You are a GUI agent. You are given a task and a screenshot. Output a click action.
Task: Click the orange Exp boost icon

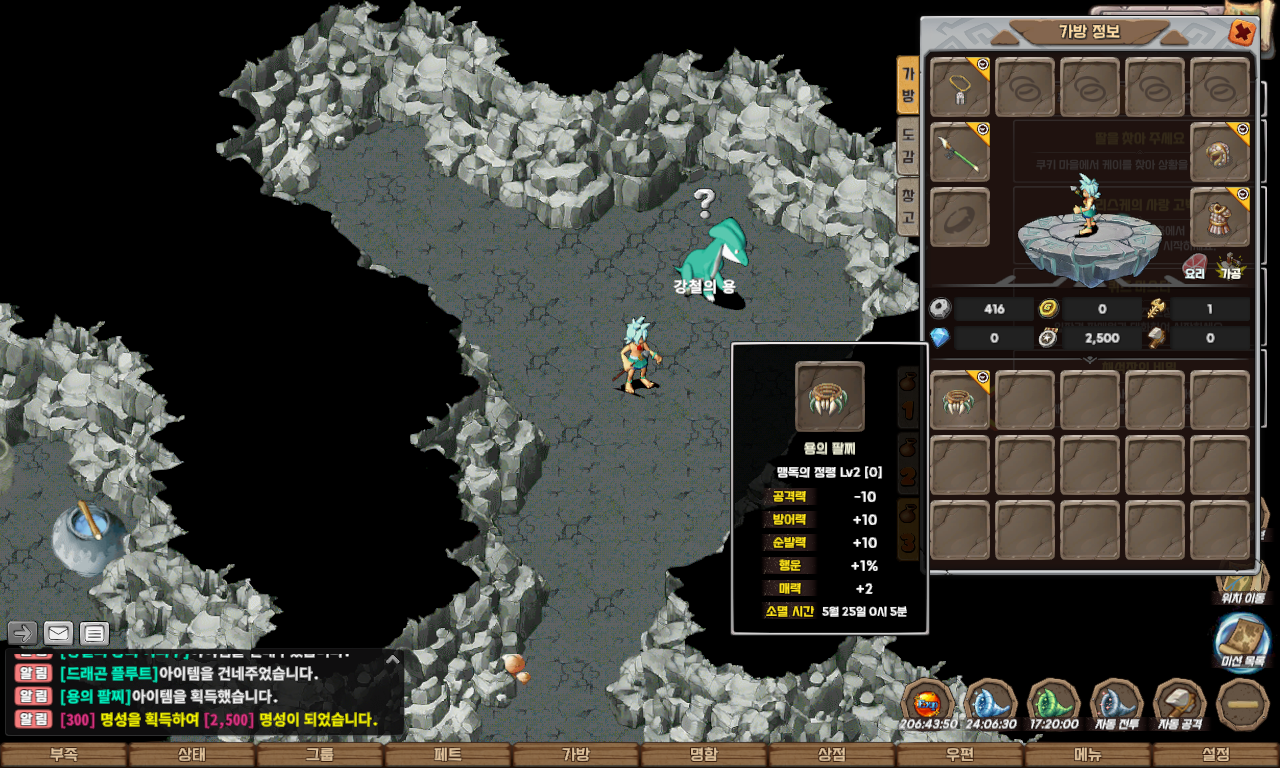pyautogui.click(x=928, y=704)
